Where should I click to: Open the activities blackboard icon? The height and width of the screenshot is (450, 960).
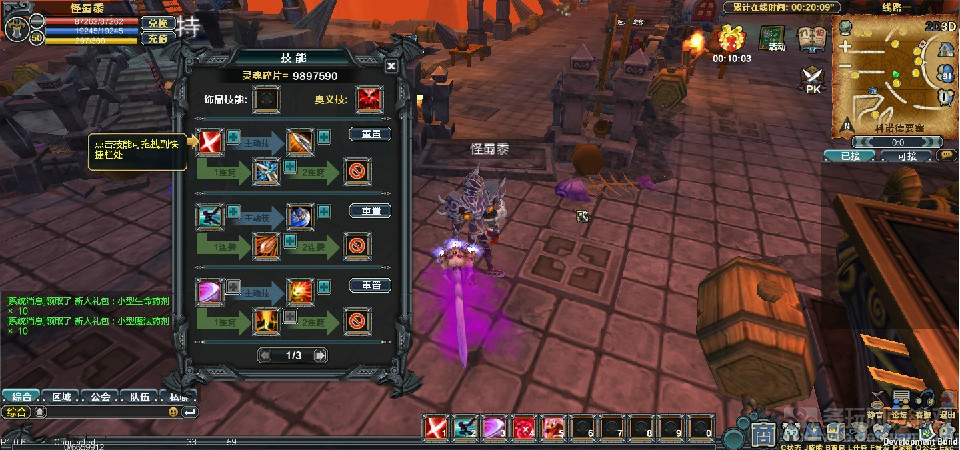(x=773, y=39)
